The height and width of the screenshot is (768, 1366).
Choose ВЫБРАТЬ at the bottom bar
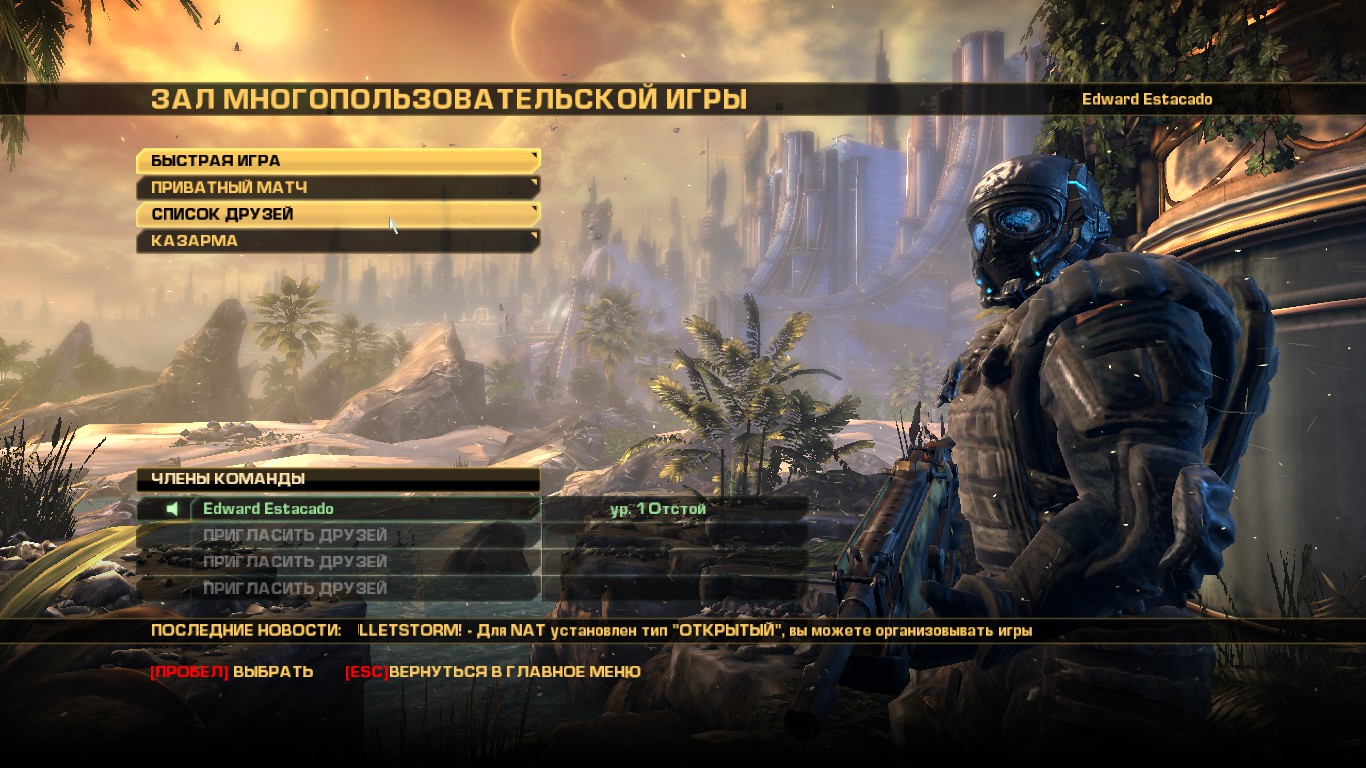(x=272, y=672)
